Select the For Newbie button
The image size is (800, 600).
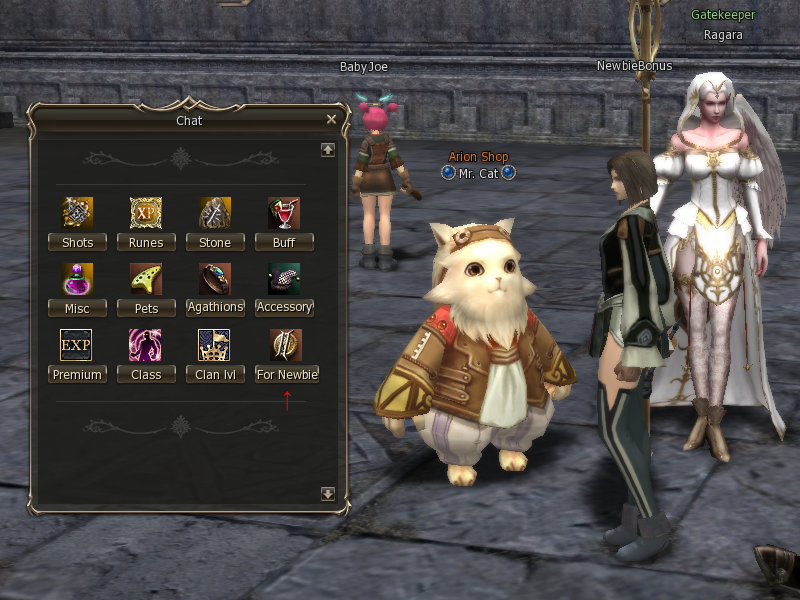[287, 375]
